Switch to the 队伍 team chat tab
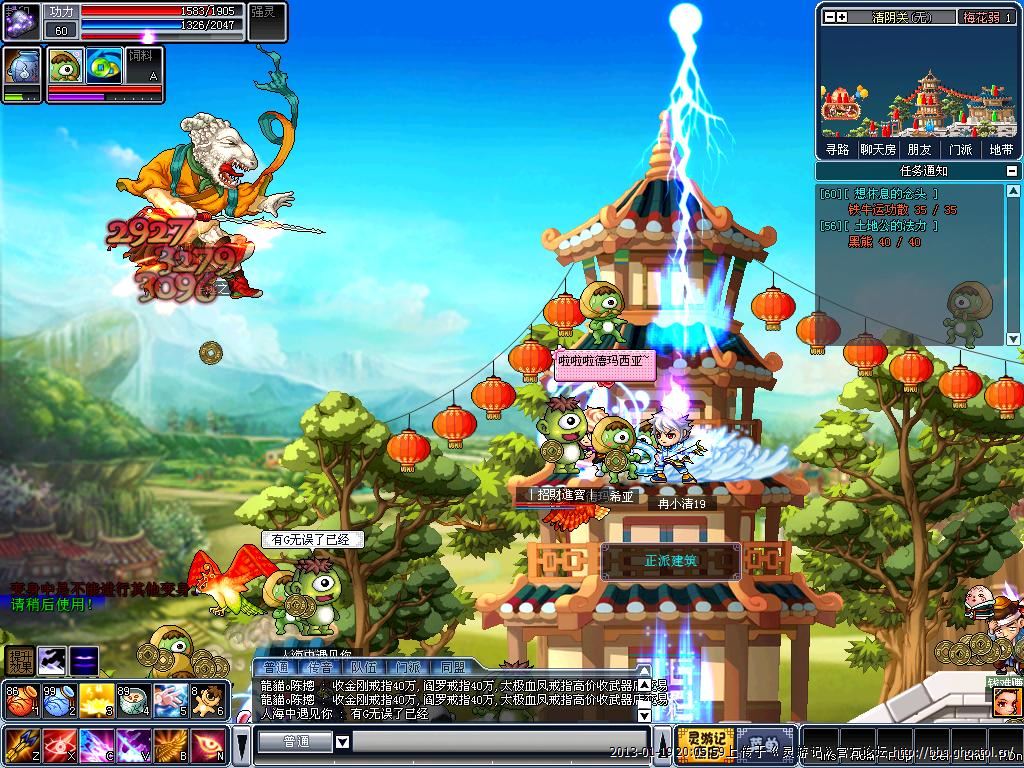Screen dimensions: 1024x768 364,667
